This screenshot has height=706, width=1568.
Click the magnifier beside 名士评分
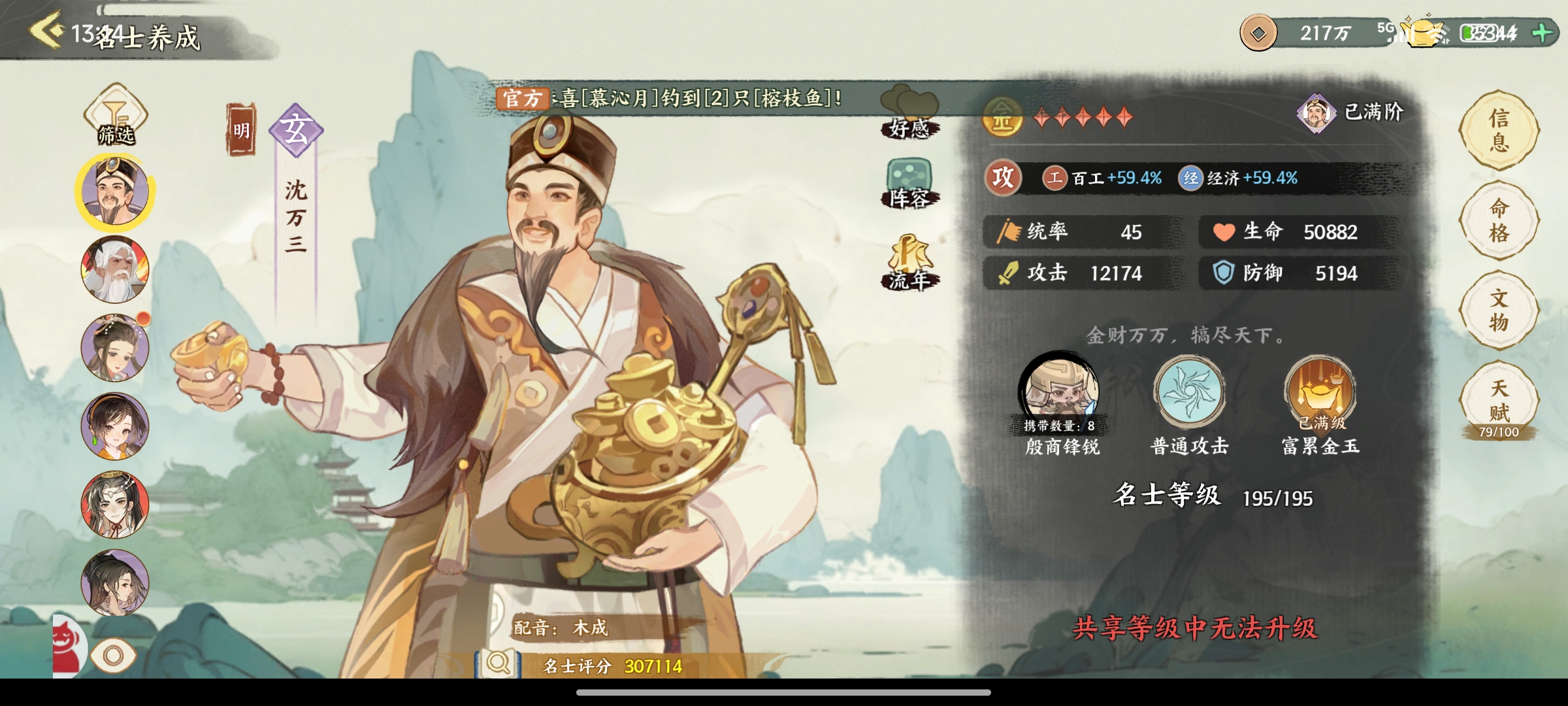(x=498, y=664)
